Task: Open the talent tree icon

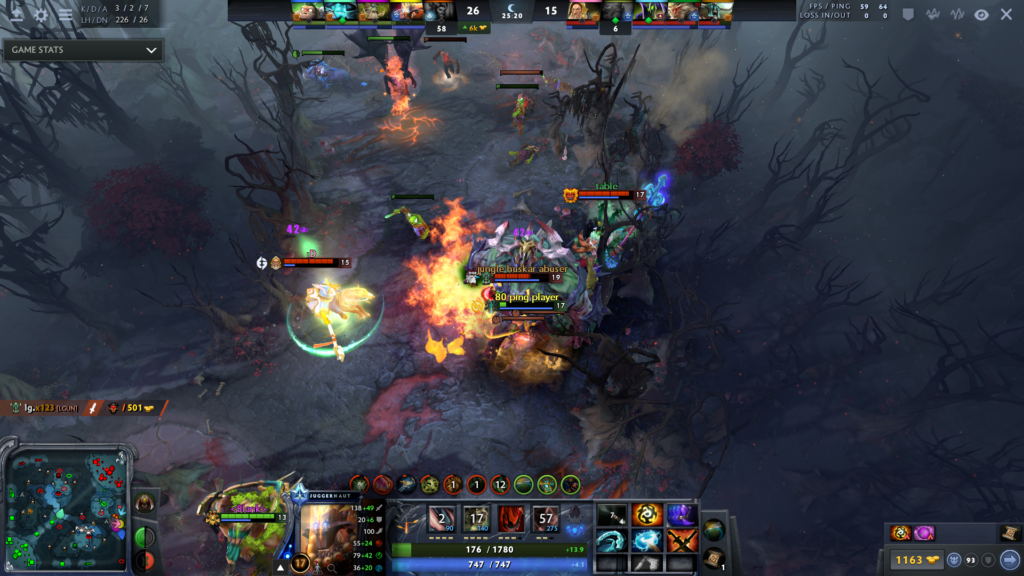Action: tap(409, 519)
